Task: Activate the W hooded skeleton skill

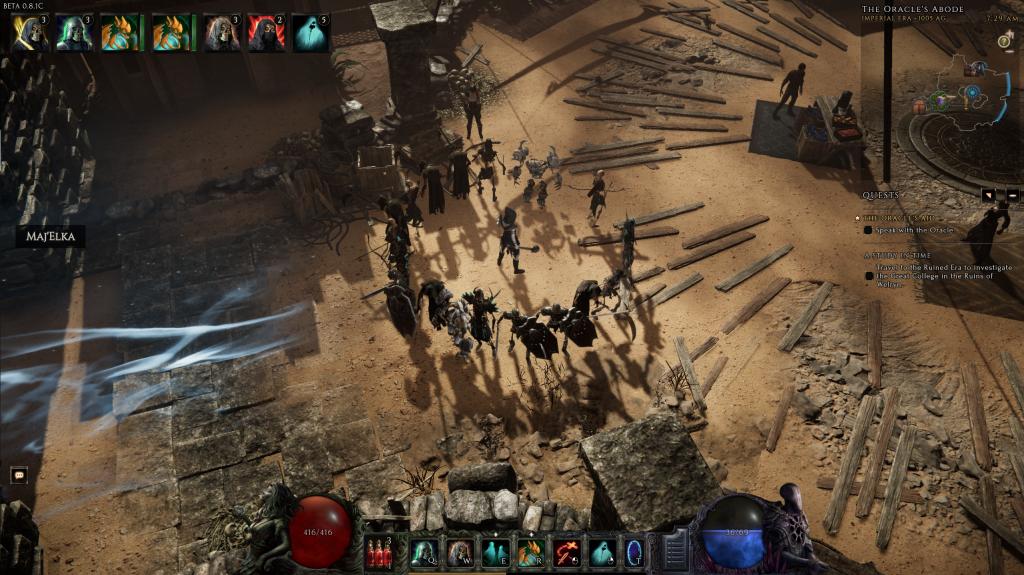Action: coord(459,552)
